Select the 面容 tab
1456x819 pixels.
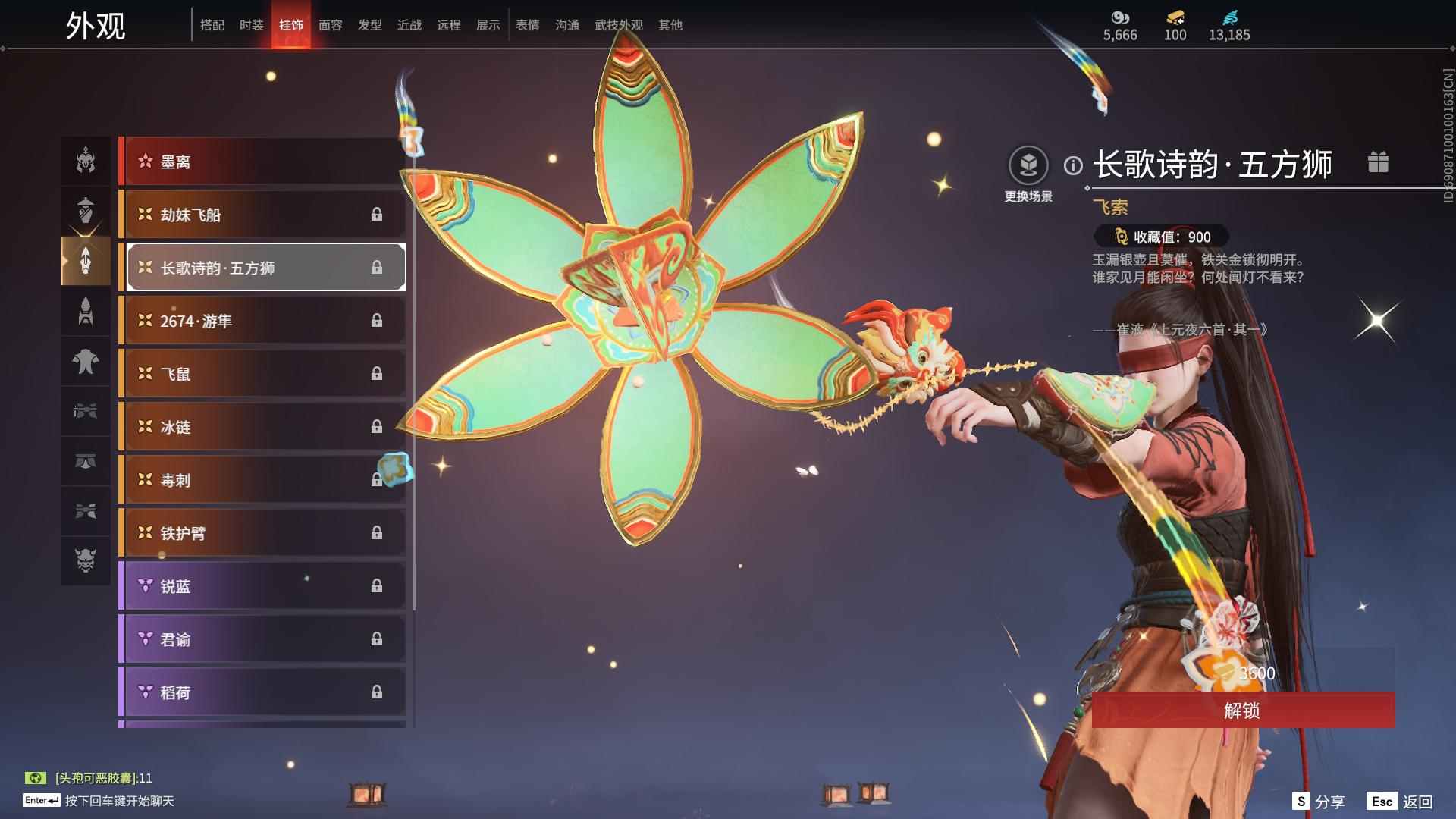[x=330, y=25]
